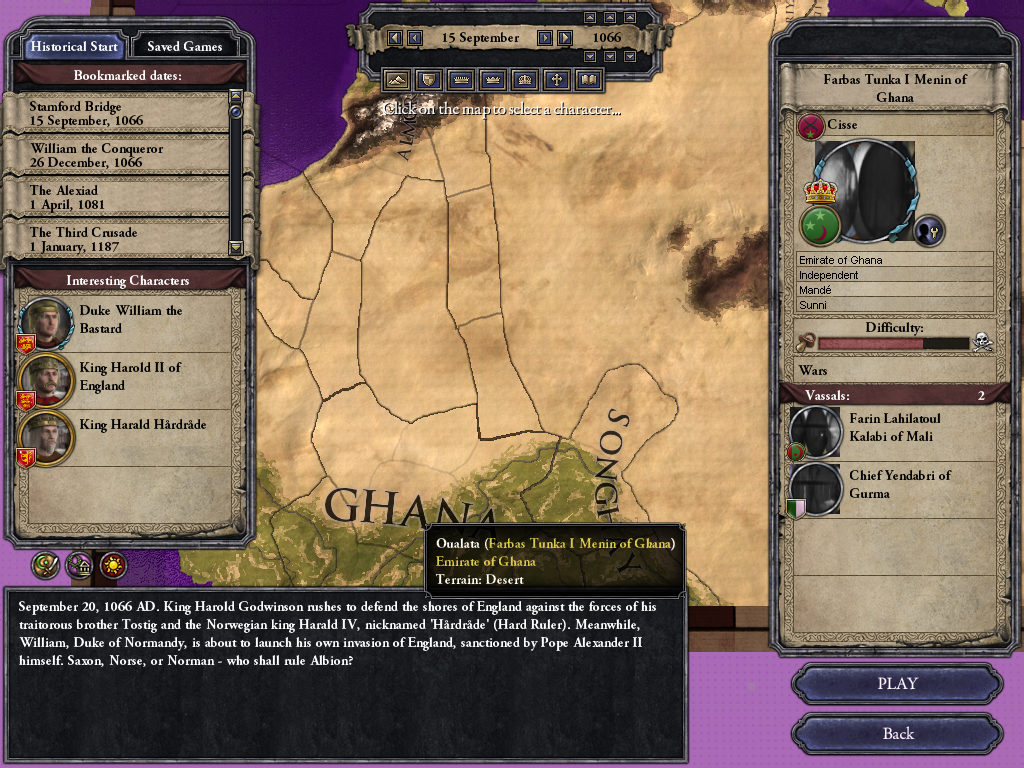Switch to the shield map mode

tap(430, 79)
